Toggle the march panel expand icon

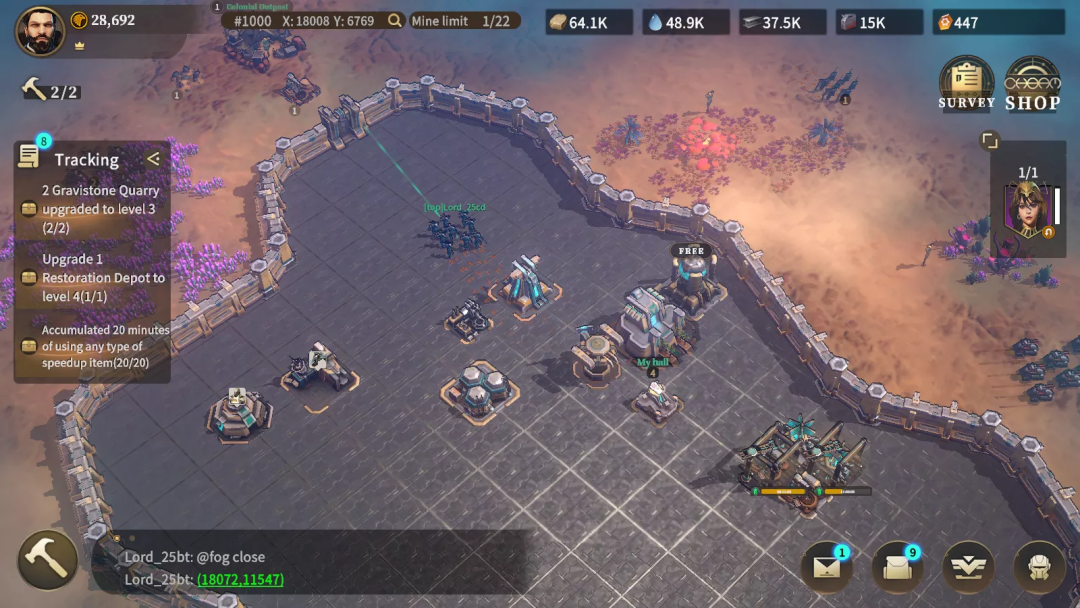(x=989, y=141)
